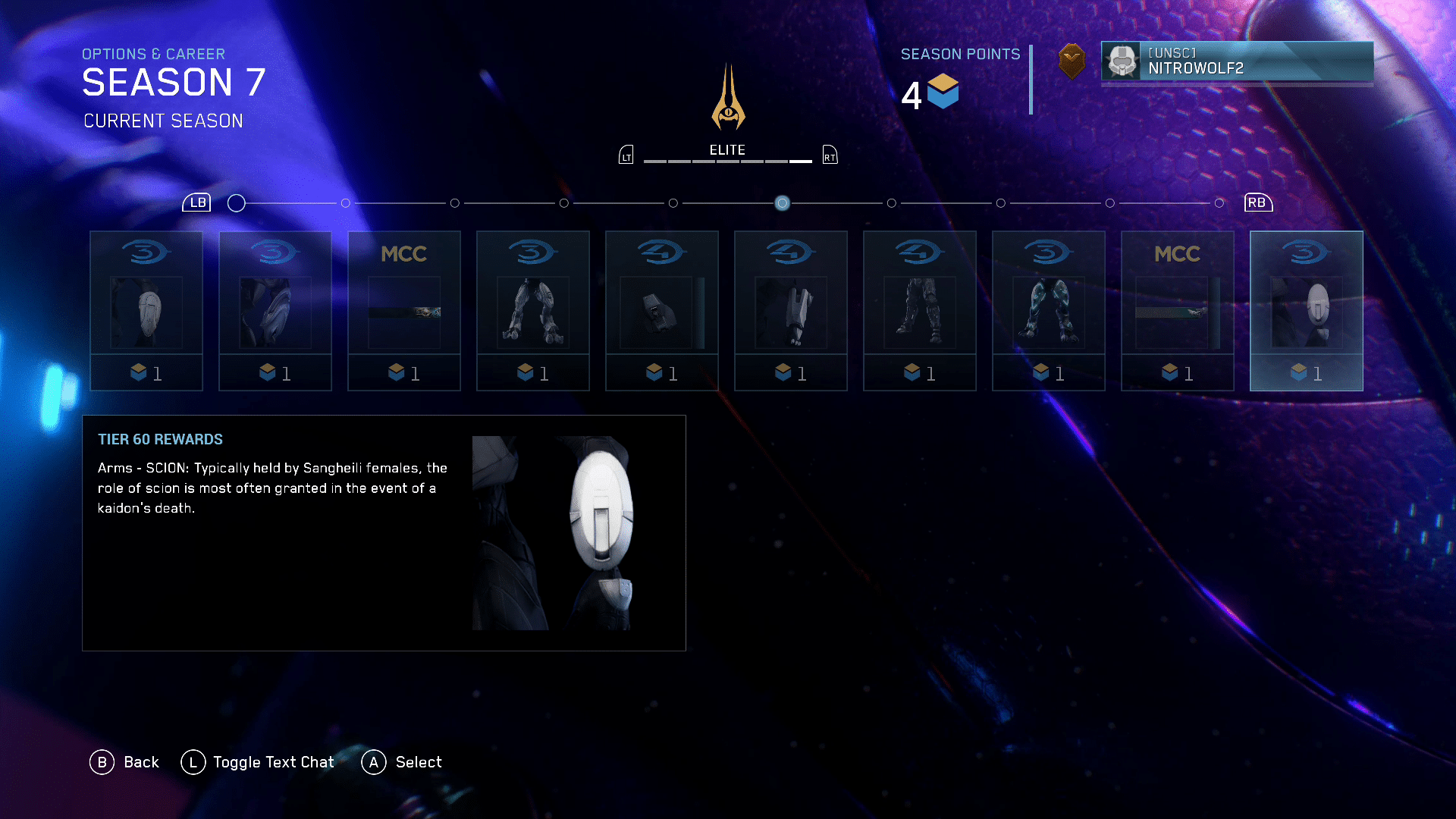Open the NITROWOLF2 player nameplate
This screenshot has height=819, width=1456.
(x=1237, y=61)
